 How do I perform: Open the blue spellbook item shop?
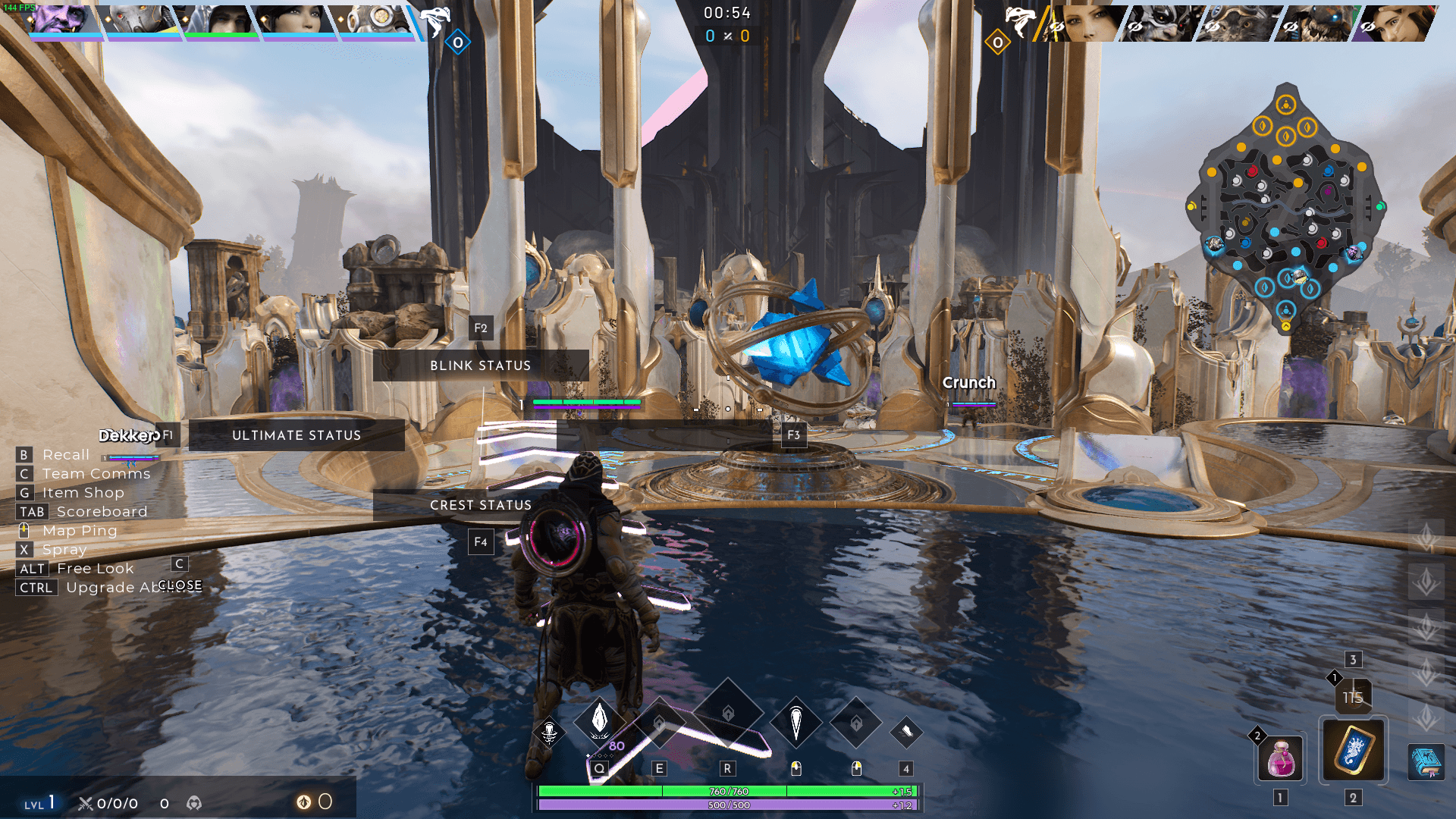click(1426, 761)
